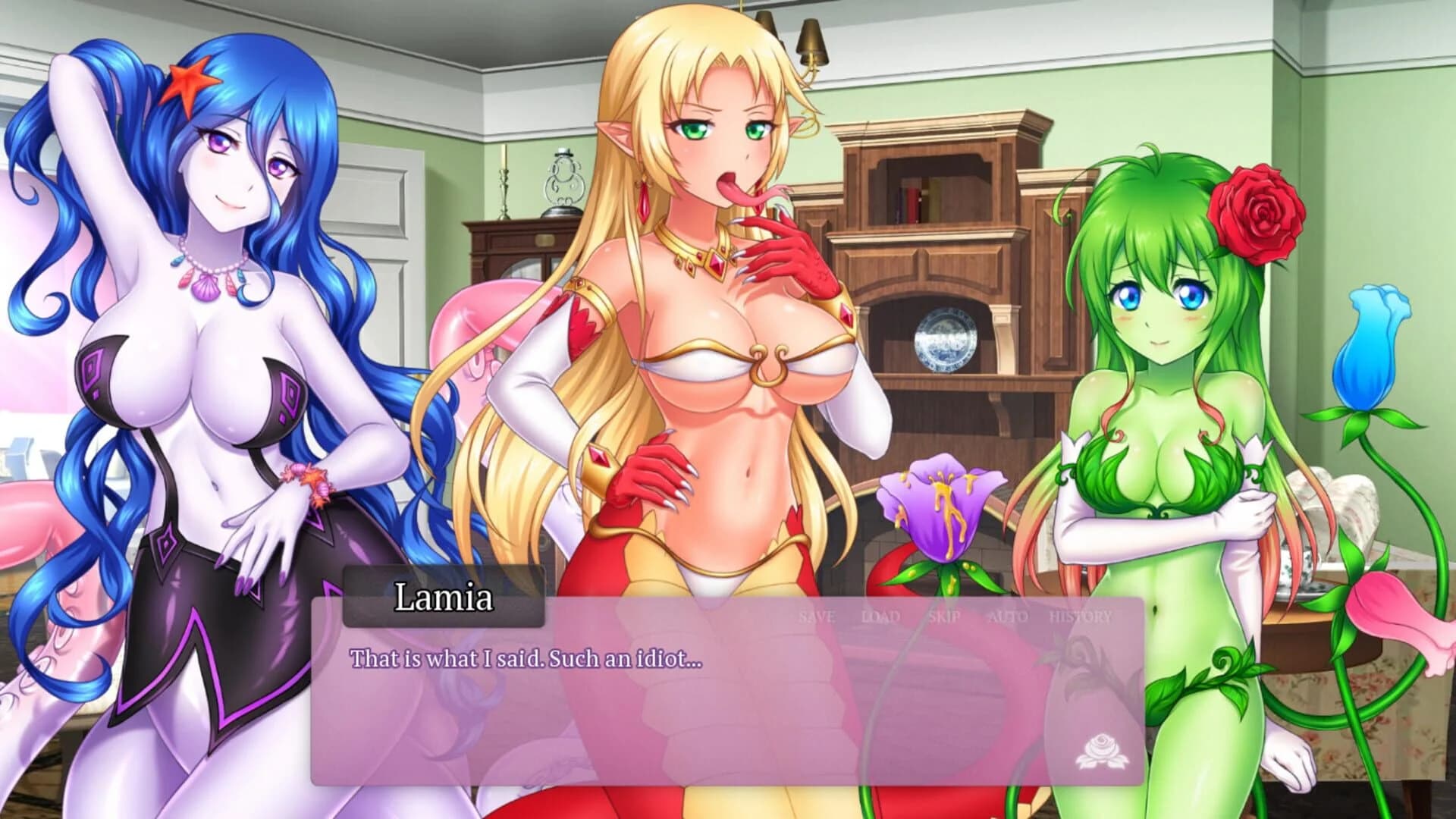Screen dimensions: 1456x819
Task: Open the Save menu
Action: pyautogui.click(x=817, y=617)
